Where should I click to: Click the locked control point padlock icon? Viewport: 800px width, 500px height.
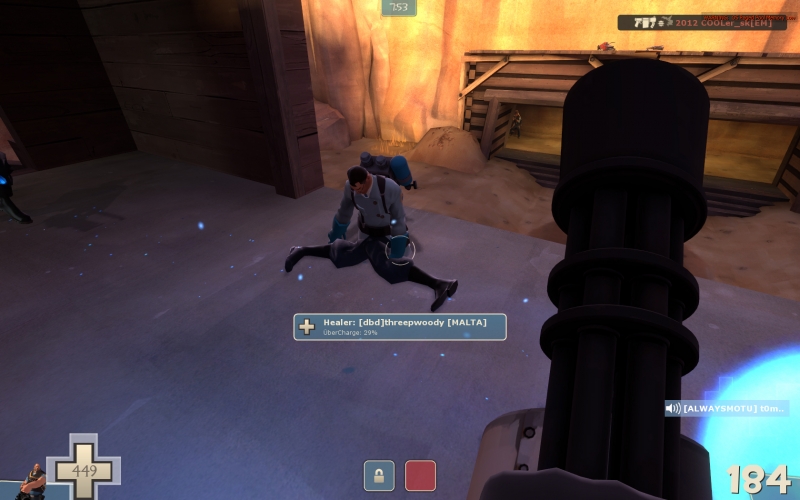pos(379,476)
